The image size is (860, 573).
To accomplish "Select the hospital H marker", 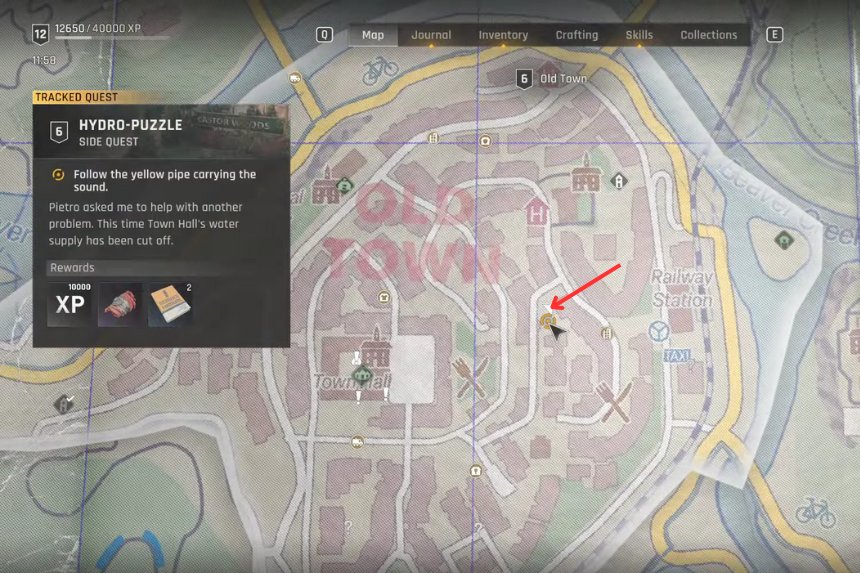I will click(537, 212).
